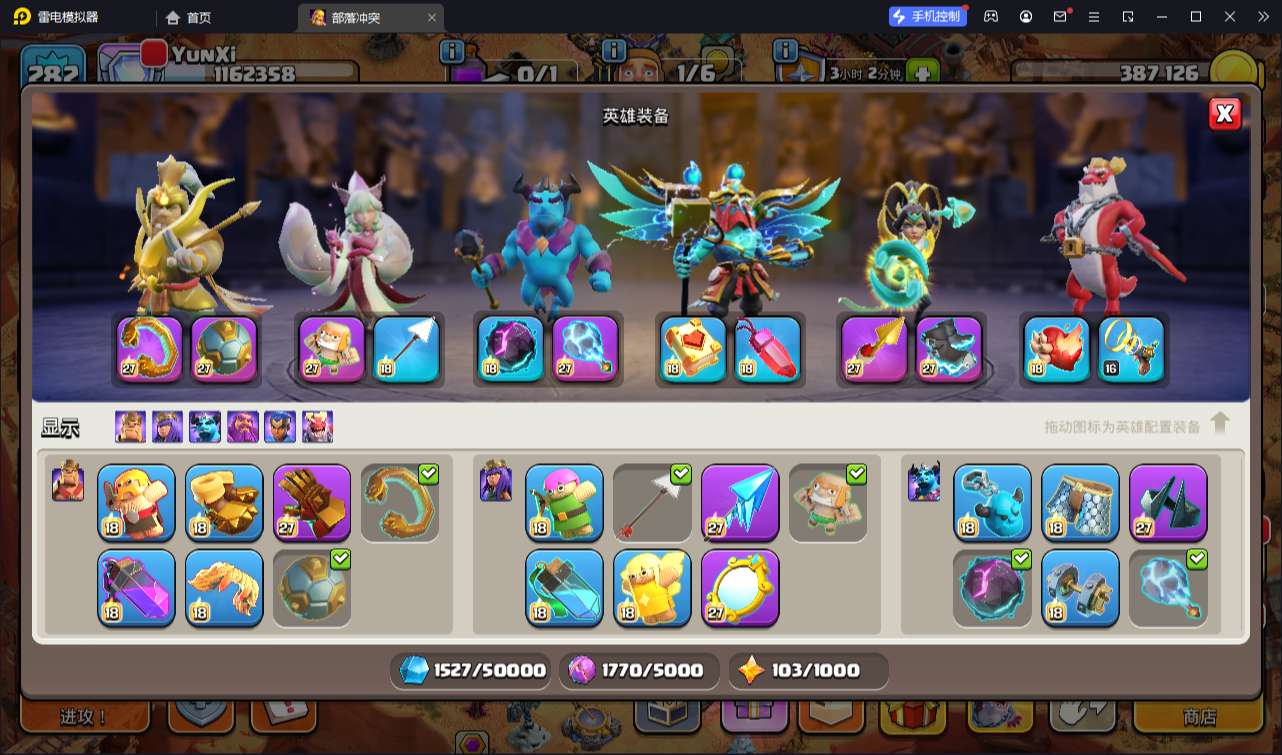The height and width of the screenshot is (755, 1282).
Task: Filter display by Barbarian King portrait
Action: coord(130,427)
